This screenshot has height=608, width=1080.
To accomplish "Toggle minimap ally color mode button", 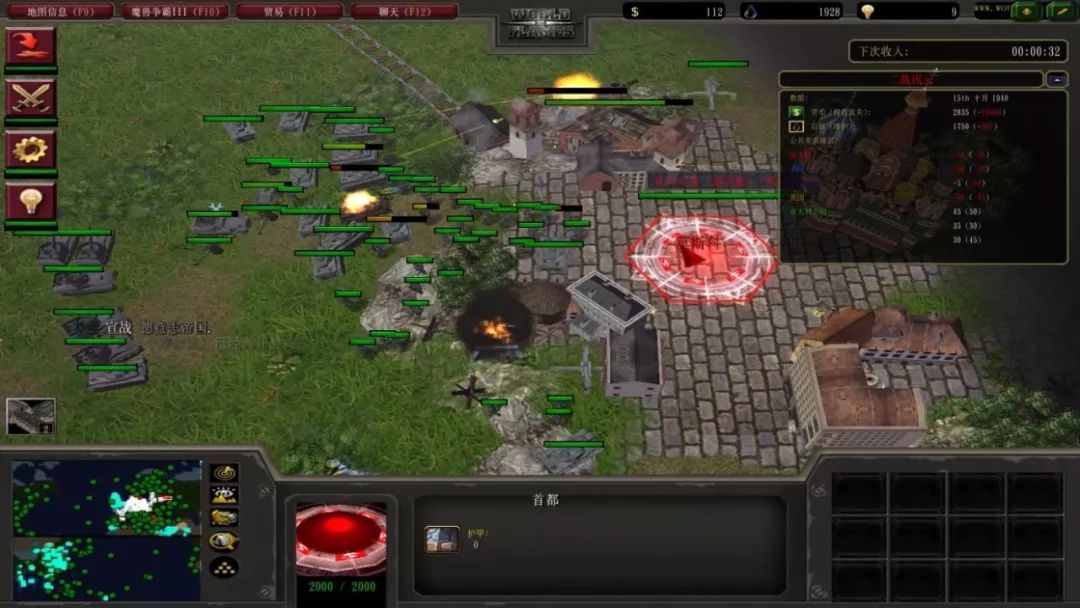I will pos(224,518).
